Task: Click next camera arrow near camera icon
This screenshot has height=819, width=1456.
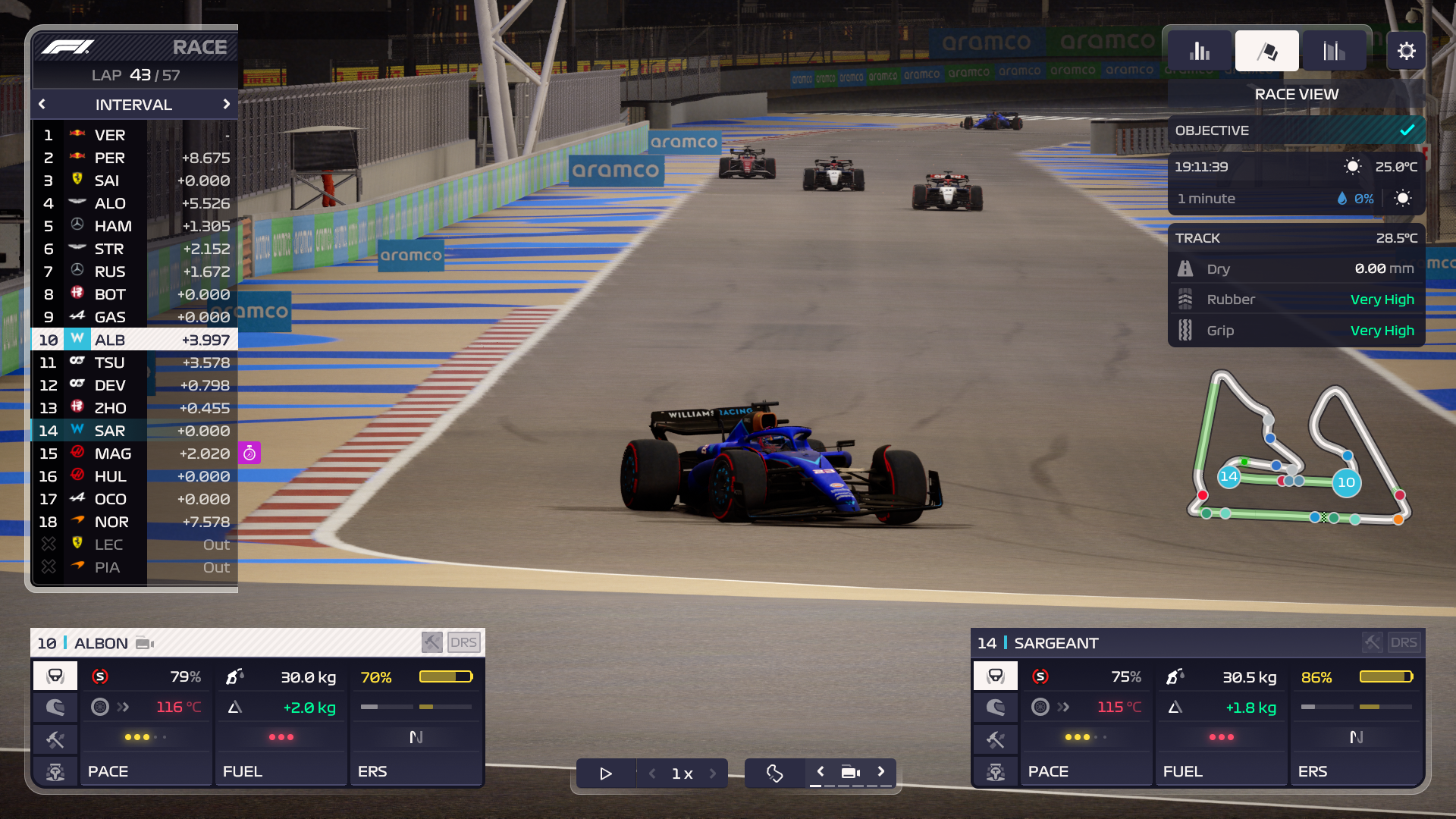Action: tap(881, 770)
